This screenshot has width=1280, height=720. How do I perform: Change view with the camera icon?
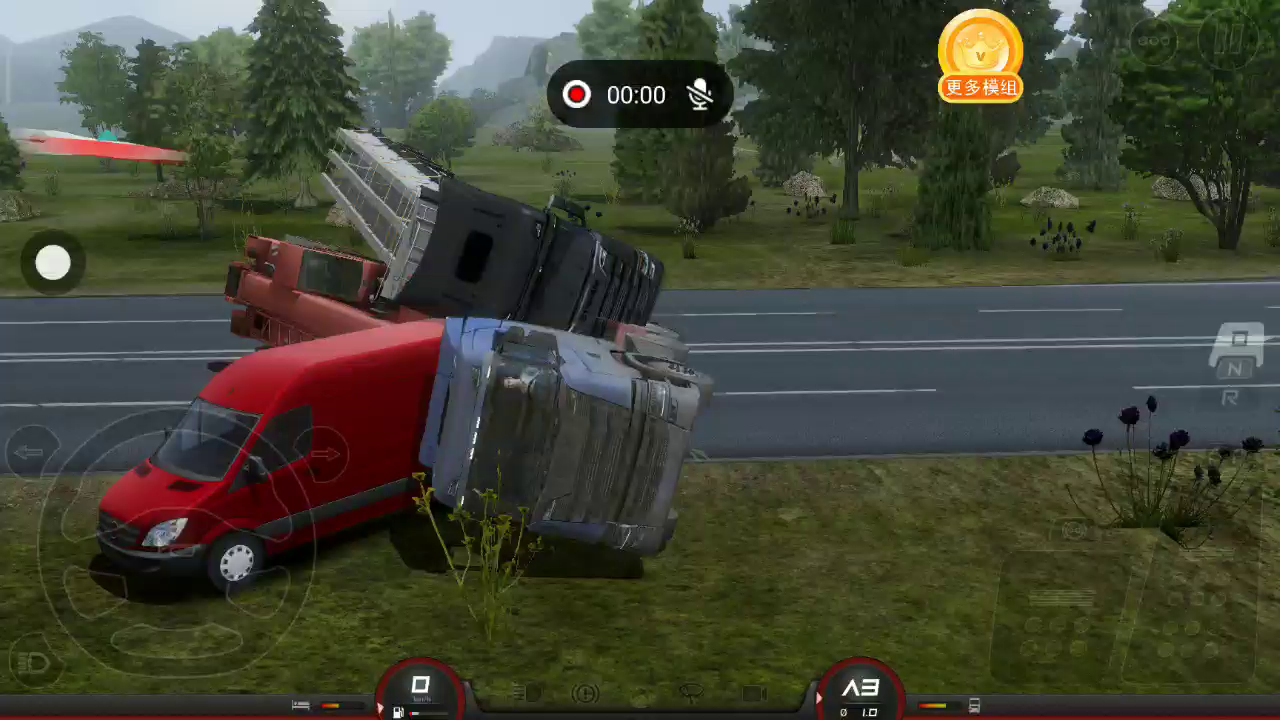(x=753, y=693)
